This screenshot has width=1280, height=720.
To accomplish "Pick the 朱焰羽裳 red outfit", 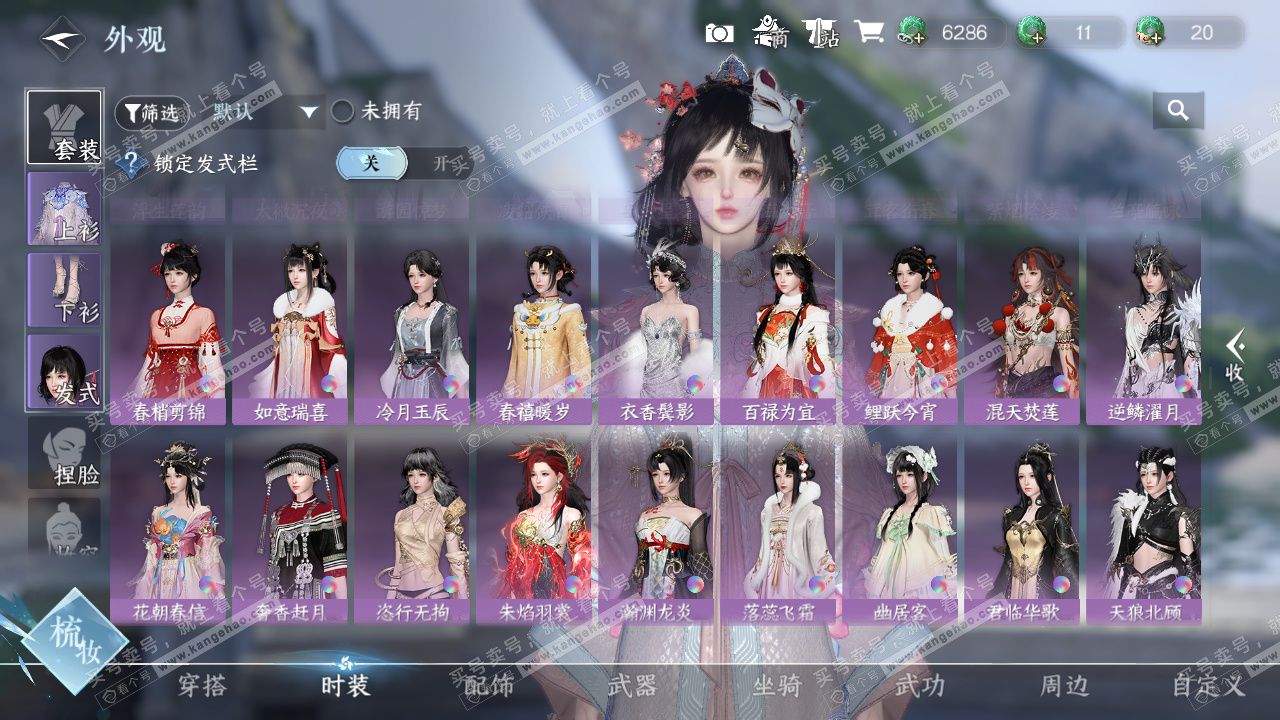I will 534,530.
